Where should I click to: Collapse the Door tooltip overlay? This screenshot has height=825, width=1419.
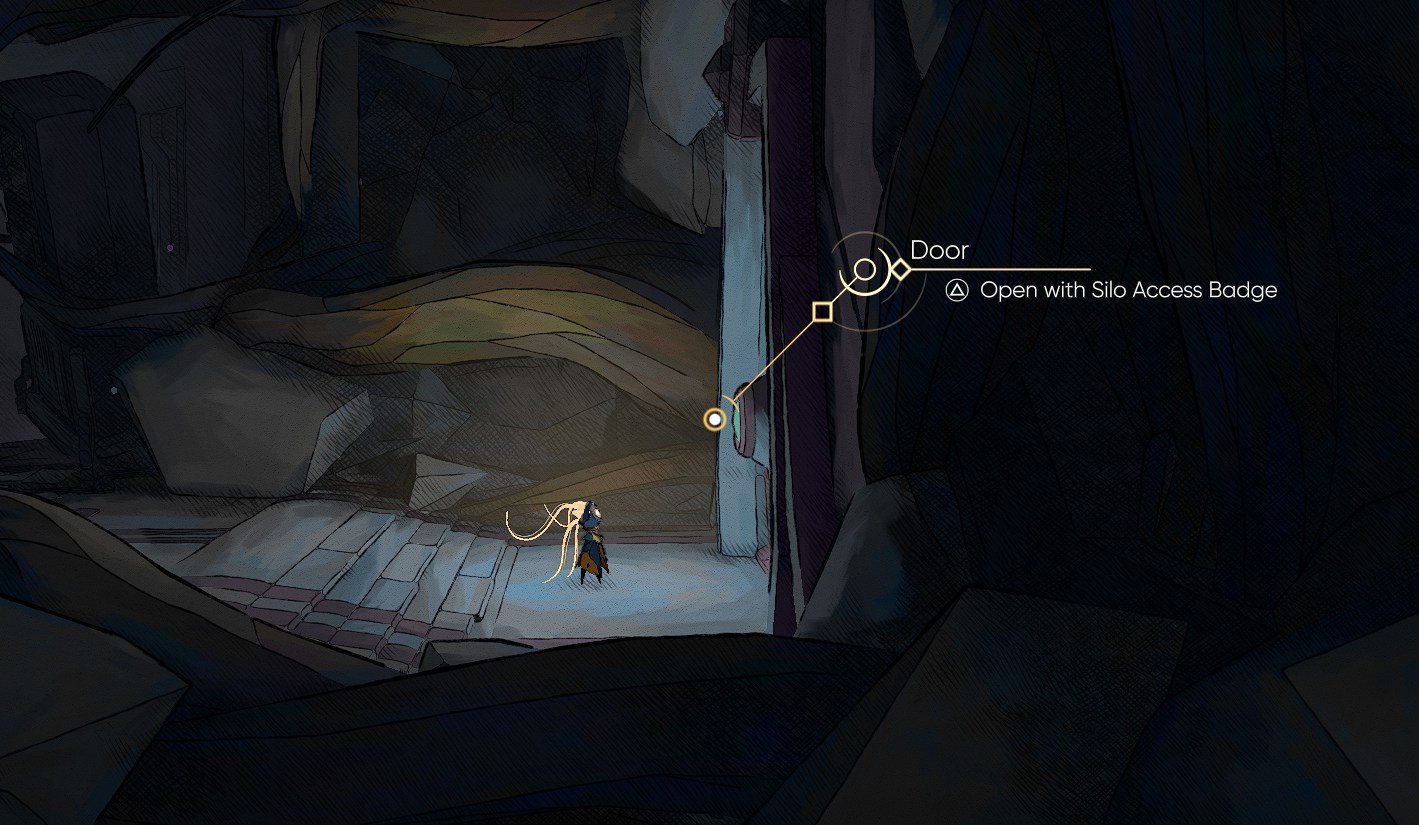pos(940,251)
